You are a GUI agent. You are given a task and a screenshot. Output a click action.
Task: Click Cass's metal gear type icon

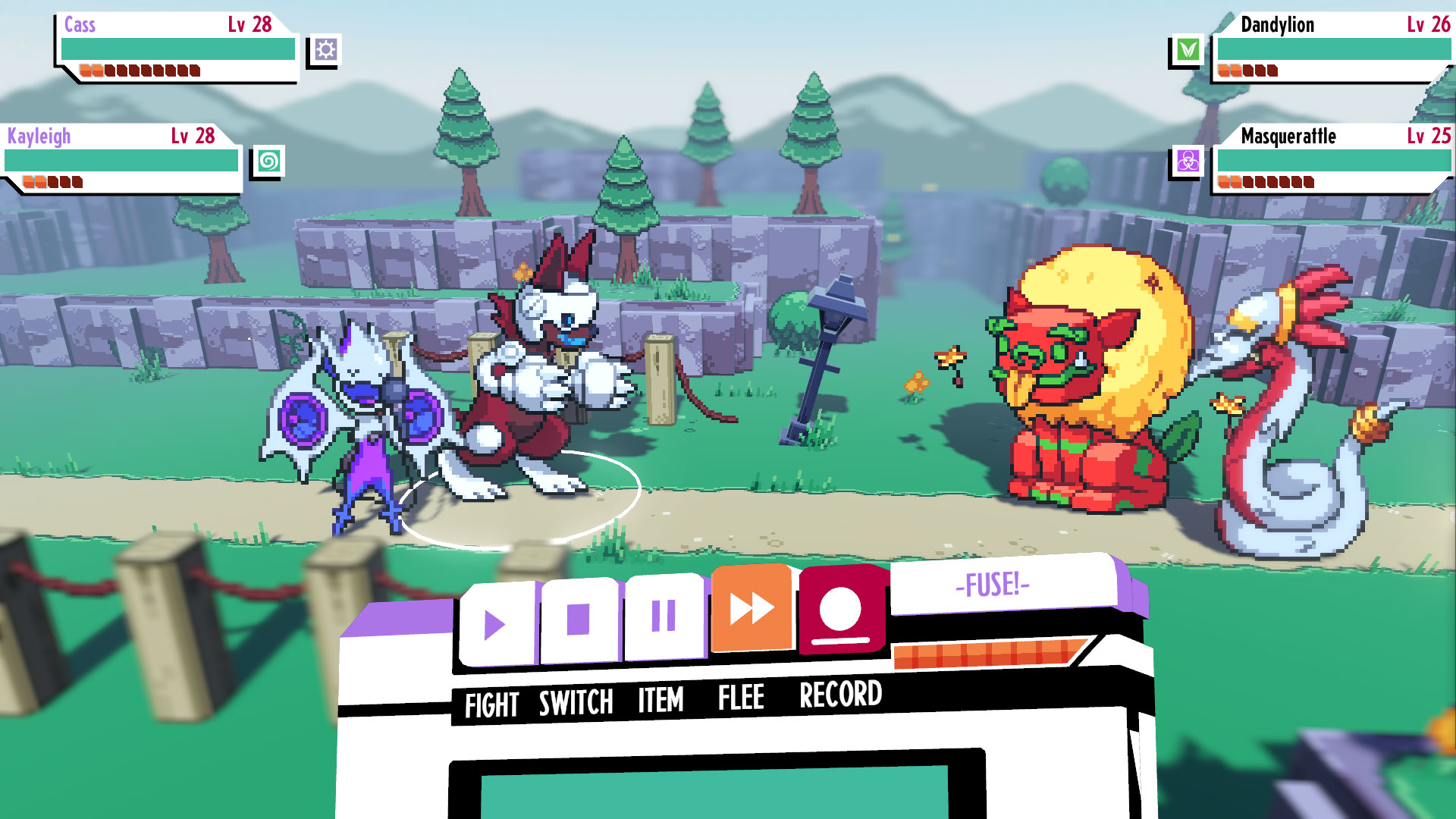click(x=325, y=50)
